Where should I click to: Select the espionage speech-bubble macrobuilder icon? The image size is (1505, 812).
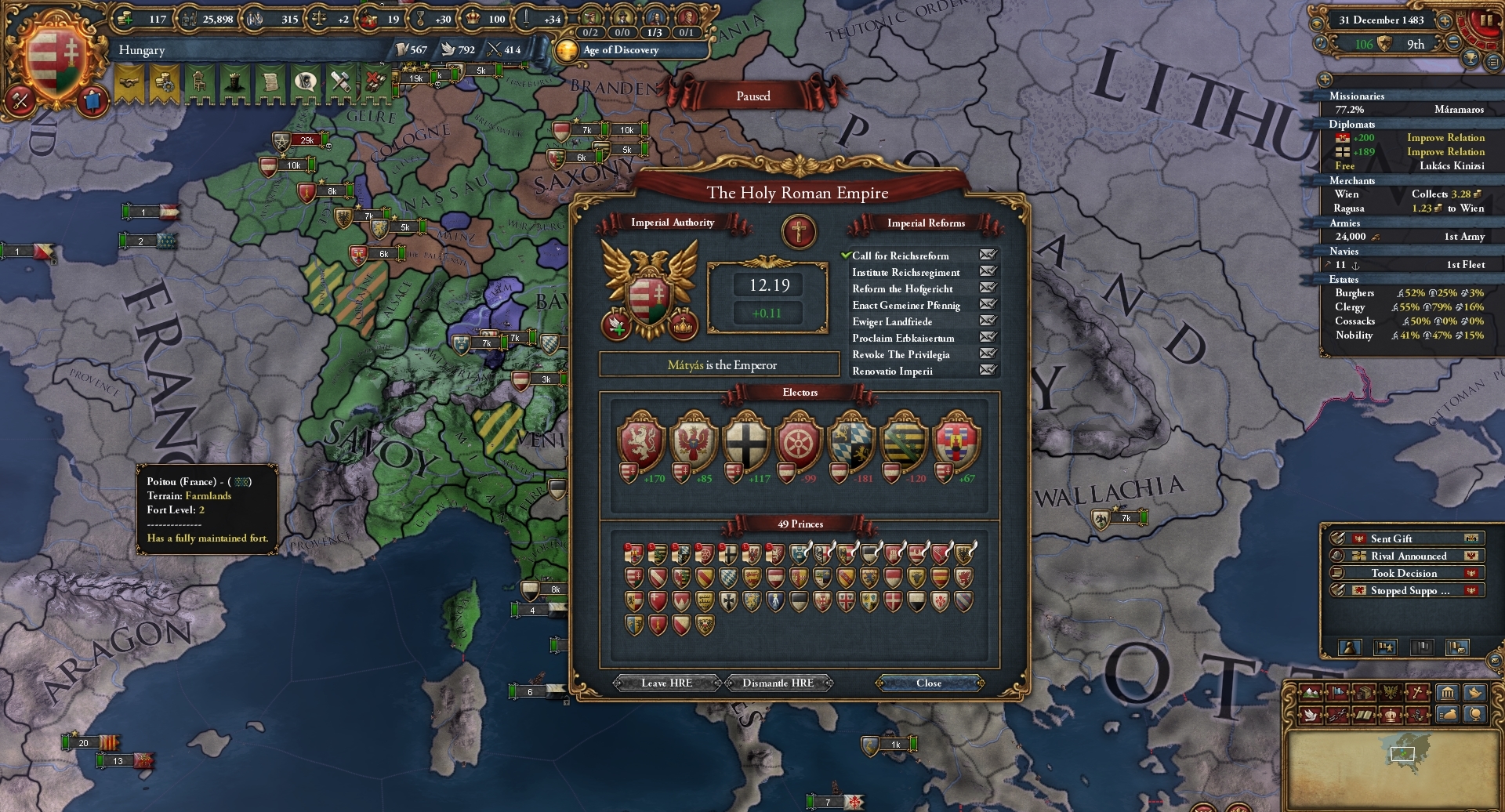click(306, 83)
